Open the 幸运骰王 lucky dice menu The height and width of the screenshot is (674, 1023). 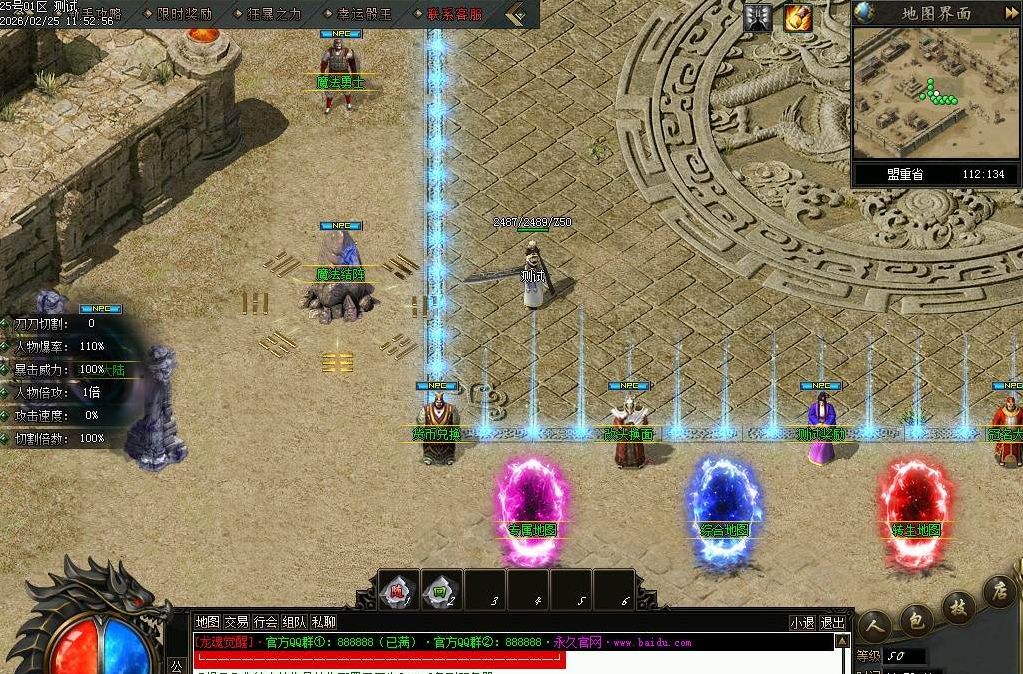pos(362,14)
